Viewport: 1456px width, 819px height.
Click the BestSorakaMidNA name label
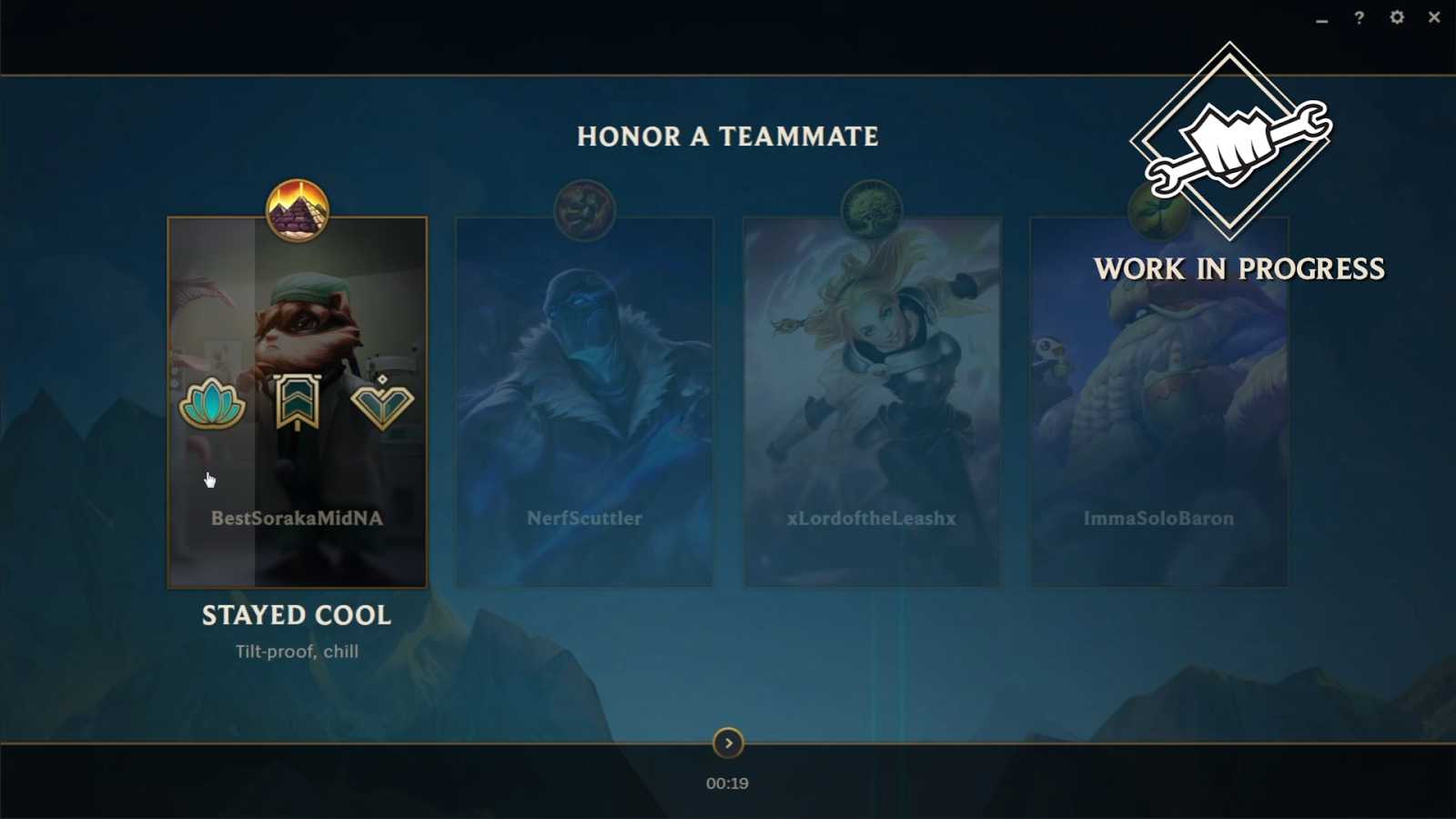[x=296, y=518]
